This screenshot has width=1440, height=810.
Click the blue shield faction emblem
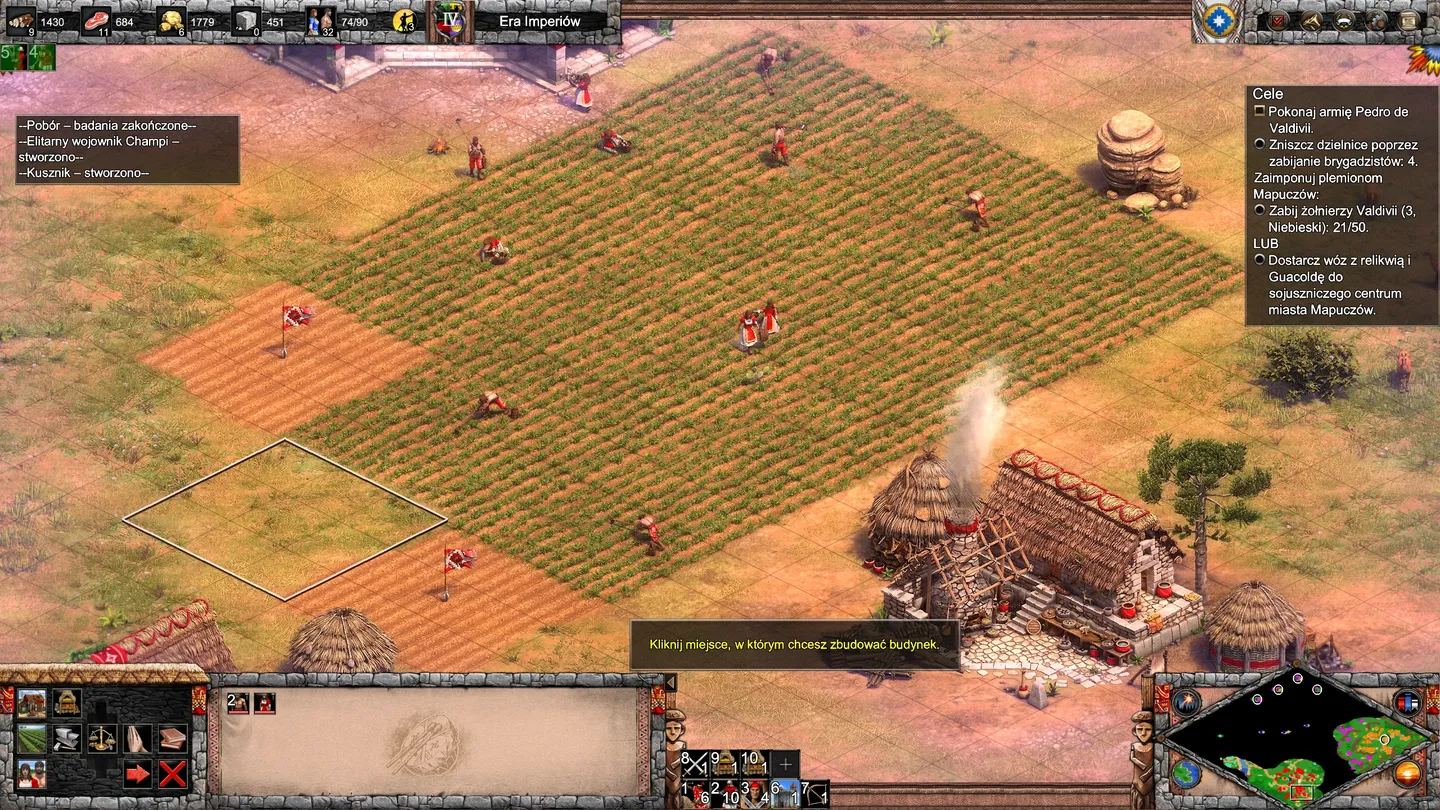[x=1218, y=19]
